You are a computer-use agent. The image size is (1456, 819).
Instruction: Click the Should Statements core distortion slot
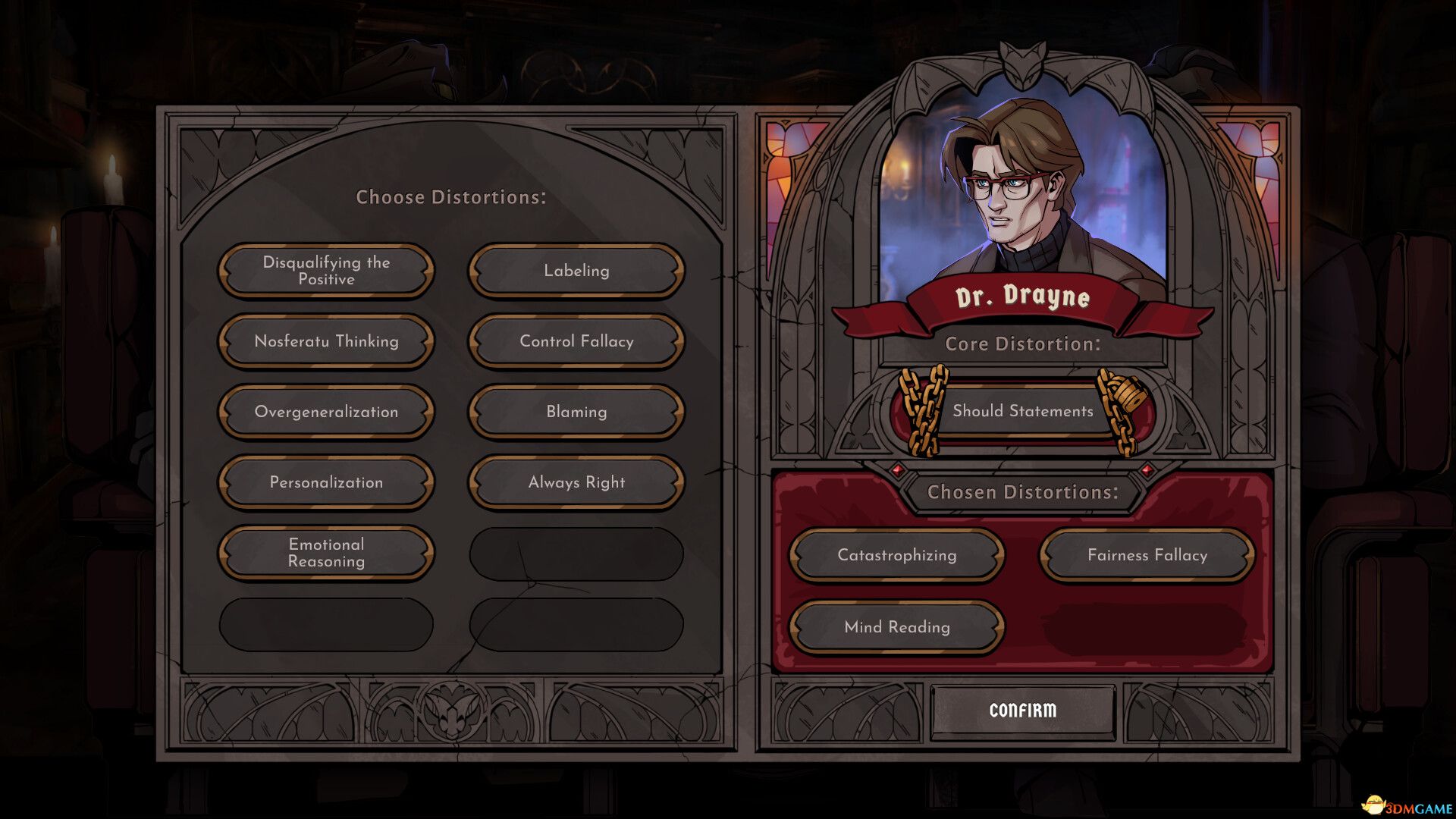click(1024, 411)
